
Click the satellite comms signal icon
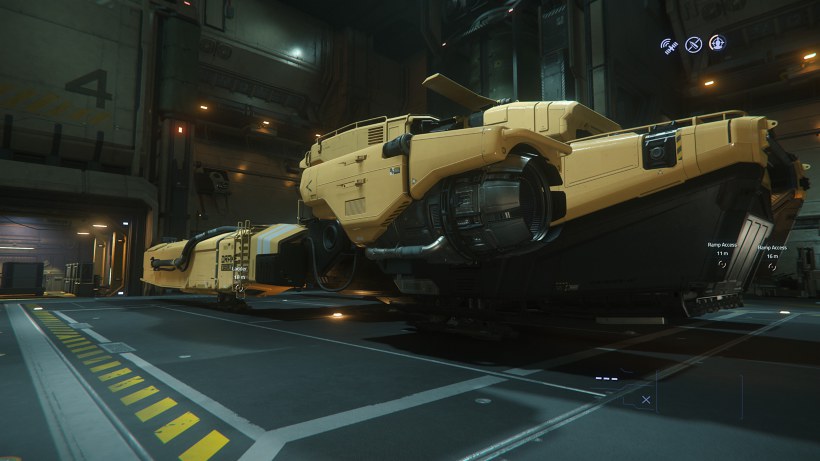pos(667,45)
